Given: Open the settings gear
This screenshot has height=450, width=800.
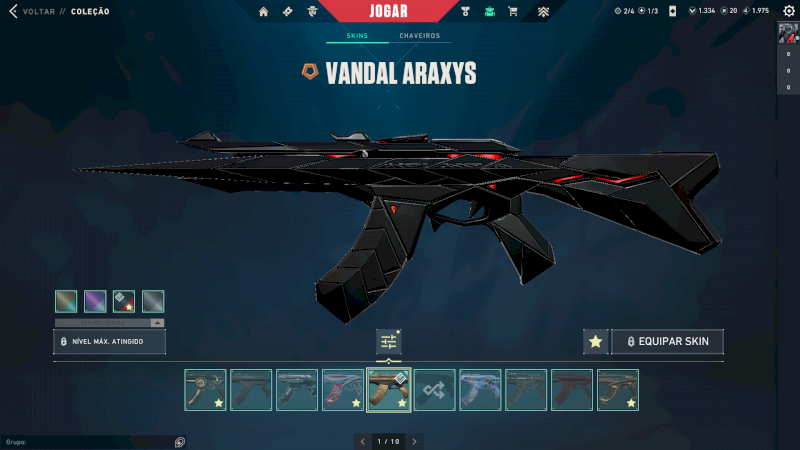Looking at the screenshot, I should coord(788,12).
